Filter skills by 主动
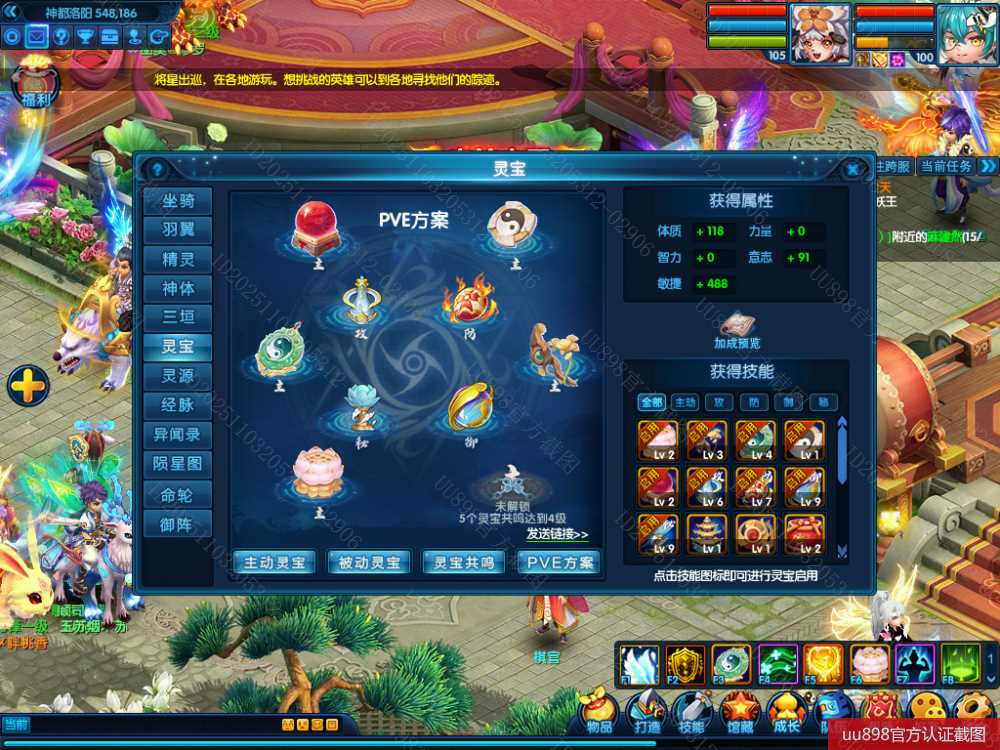The width and height of the screenshot is (1000, 750). tap(685, 402)
